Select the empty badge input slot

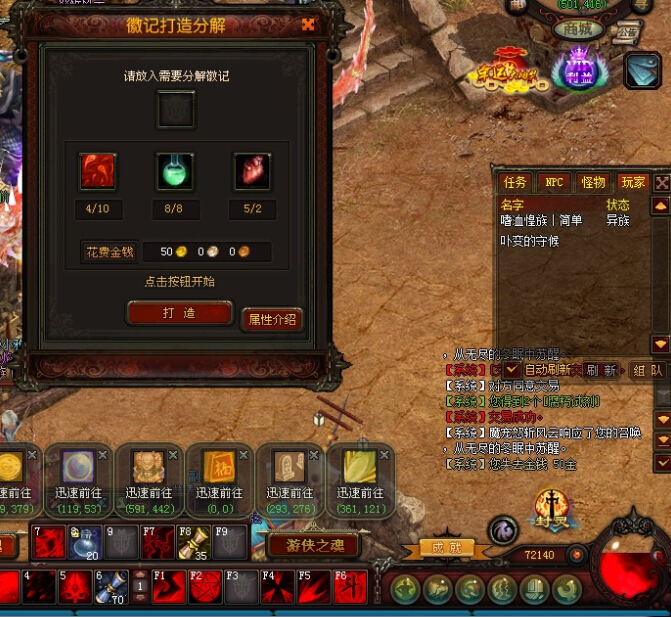tap(176, 108)
